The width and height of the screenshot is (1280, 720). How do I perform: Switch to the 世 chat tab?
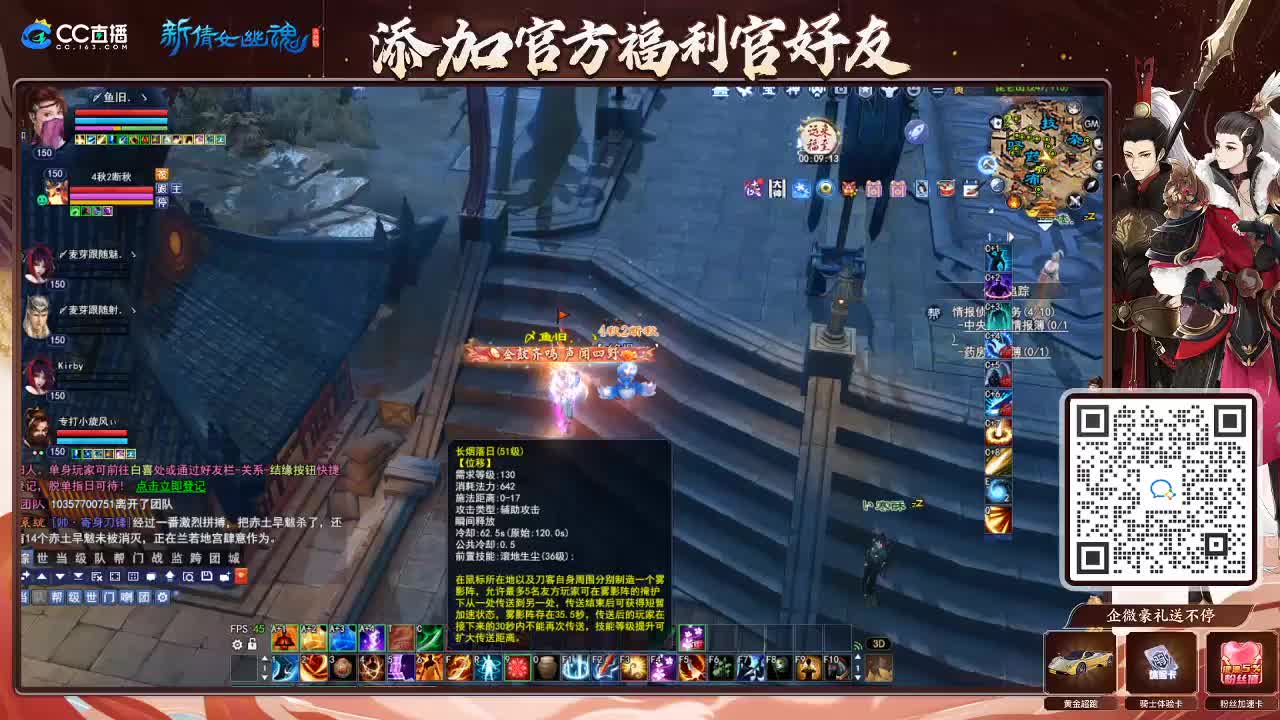[x=41, y=558]
